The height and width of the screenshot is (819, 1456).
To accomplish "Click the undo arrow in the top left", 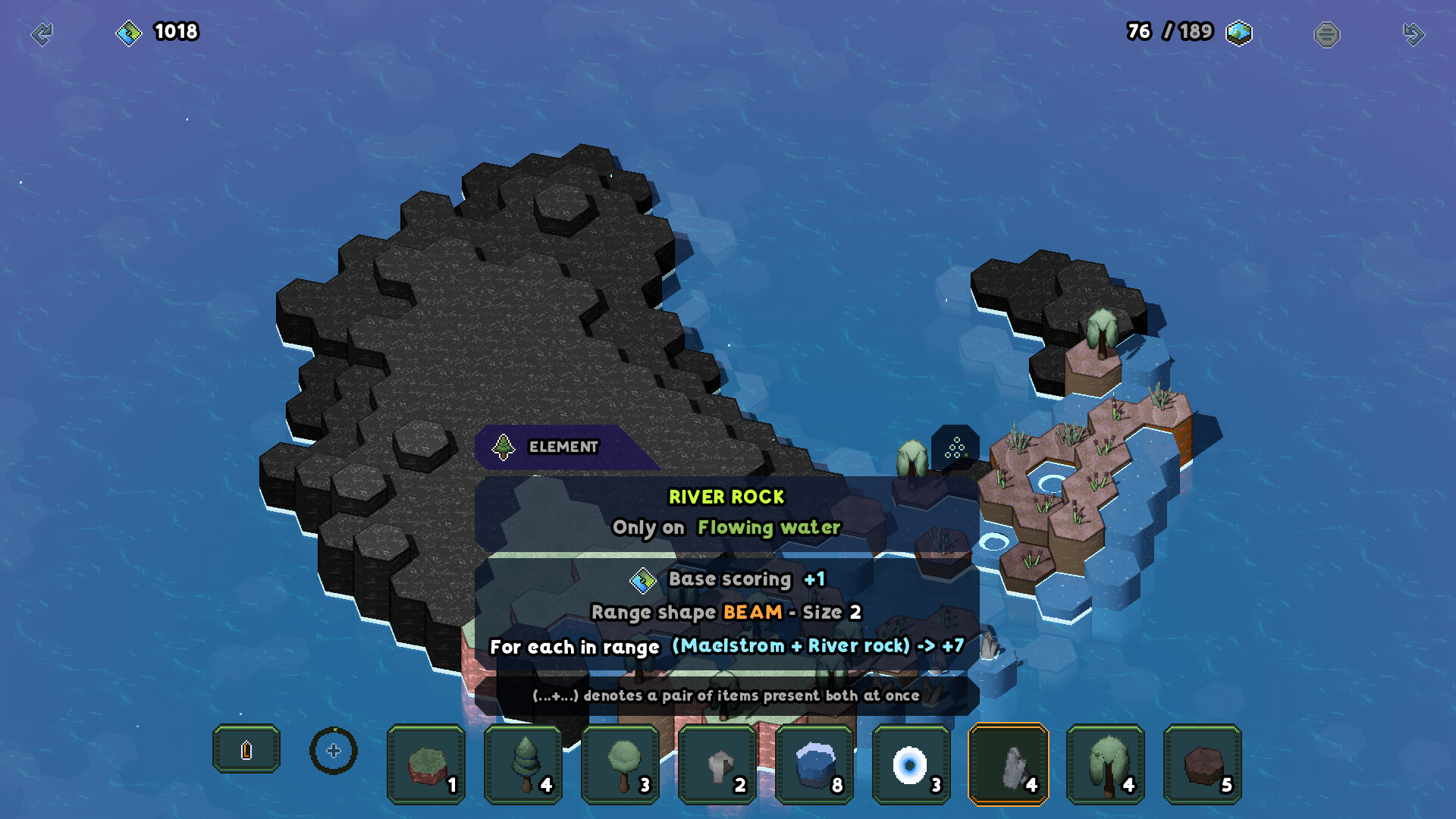I will [43, 33].
